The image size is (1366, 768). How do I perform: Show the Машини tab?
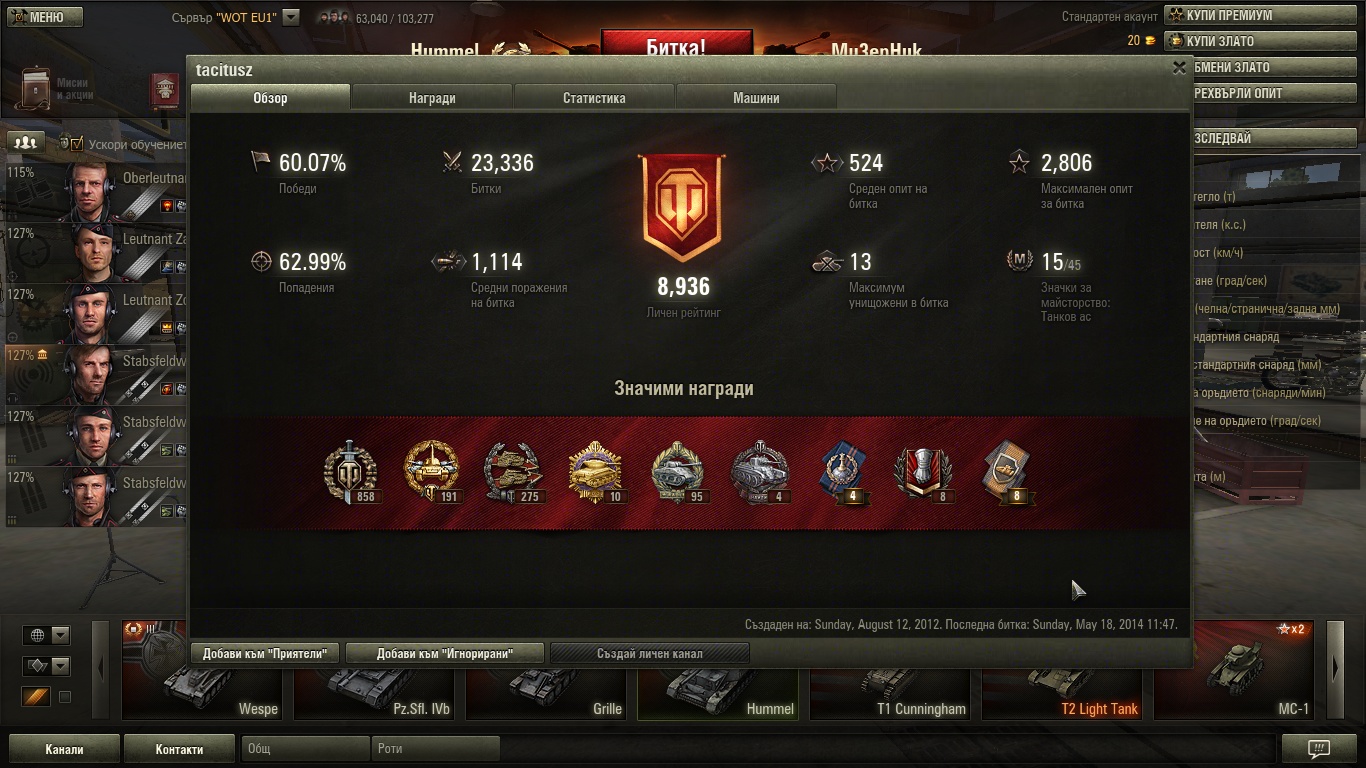click(x=756, y=98)
